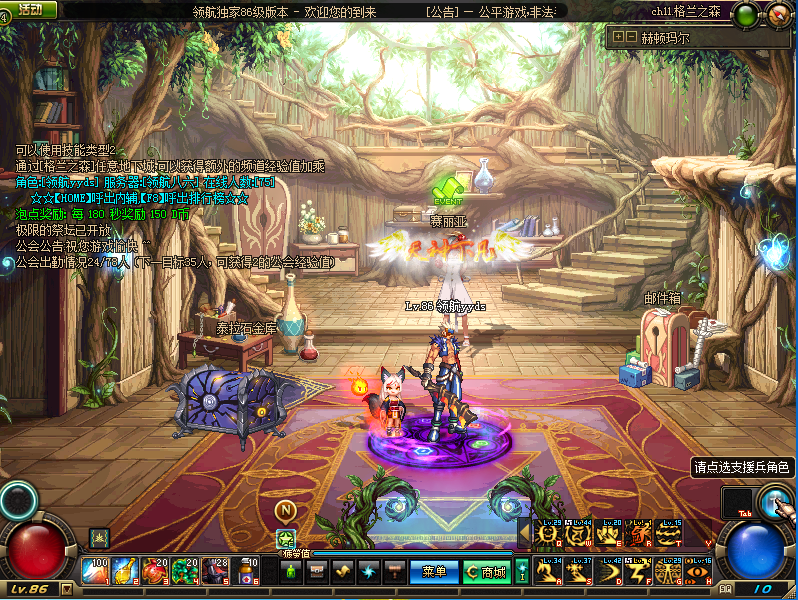Click the green character icon button
This screenshot has height=600, width=798.
(291, 572)
